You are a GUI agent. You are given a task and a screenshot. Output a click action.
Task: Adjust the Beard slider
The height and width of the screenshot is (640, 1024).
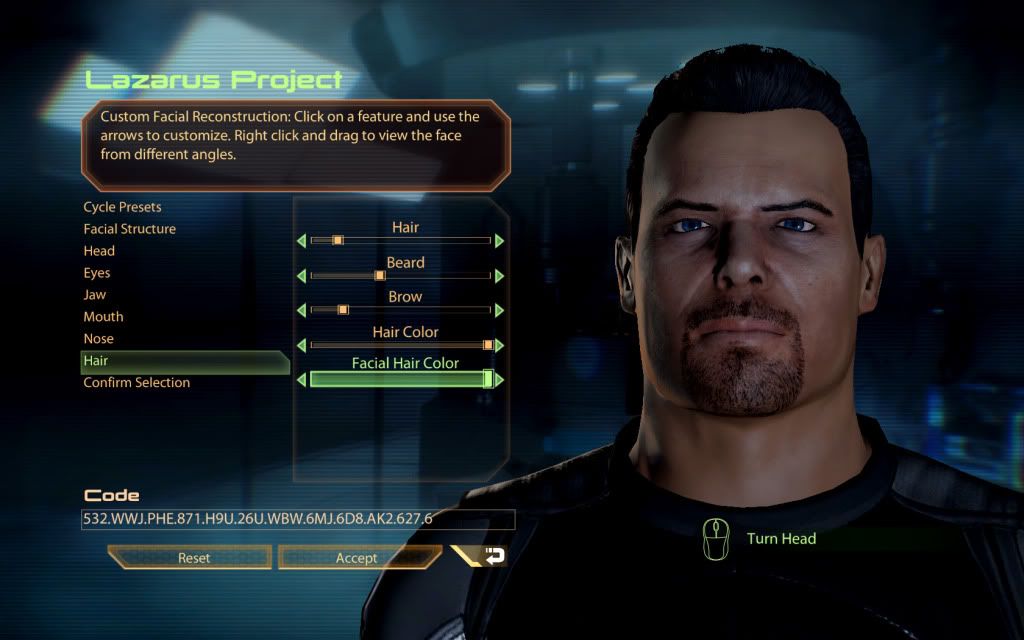click(400, 276)
